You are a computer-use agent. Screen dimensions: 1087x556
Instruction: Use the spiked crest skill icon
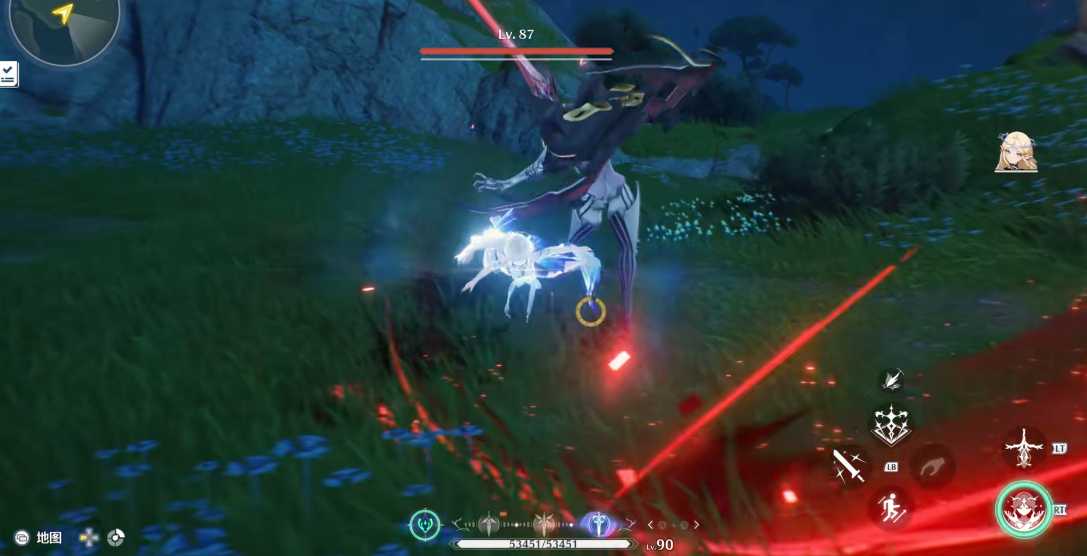890,425
